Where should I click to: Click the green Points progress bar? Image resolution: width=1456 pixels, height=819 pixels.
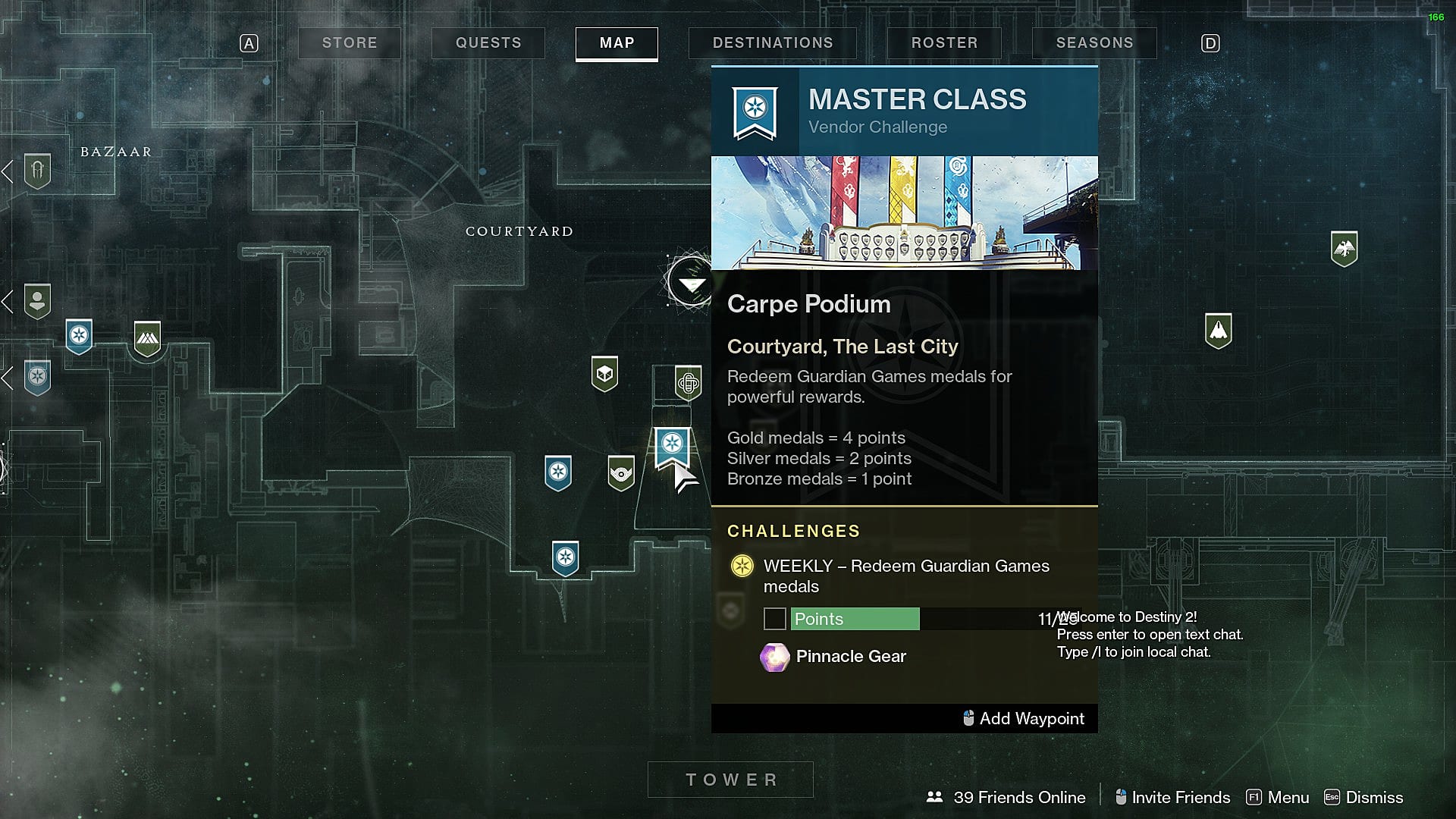(x=854, y=619)
